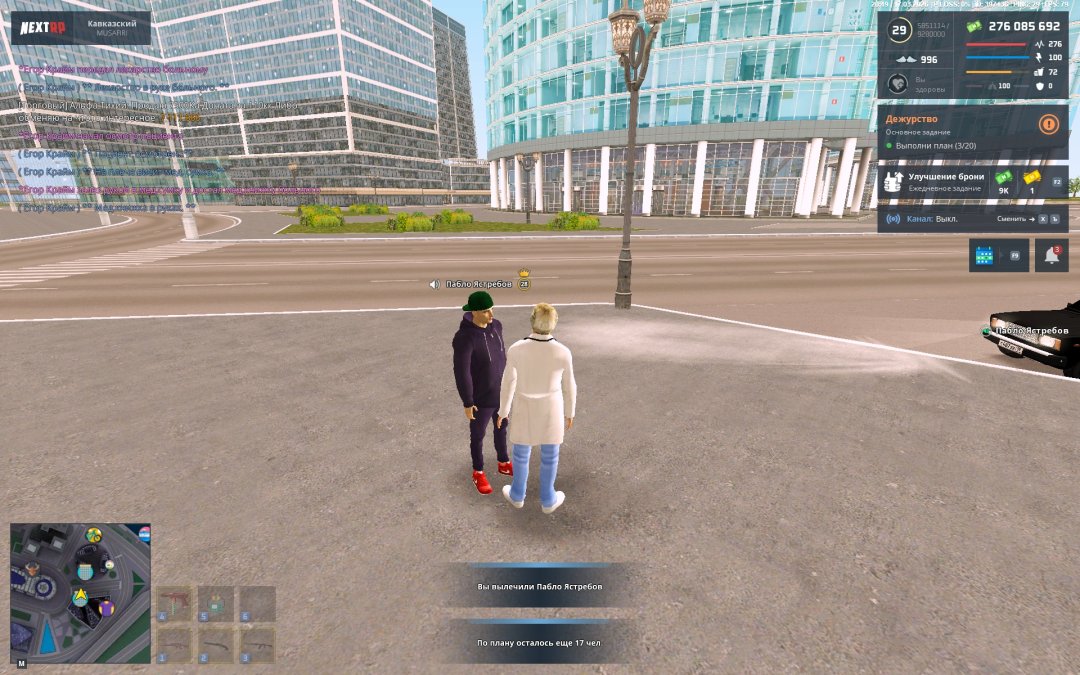This screenshot has height=675, width=1080.
Task: Click the Канал voice channel panel
Action: 972,218
